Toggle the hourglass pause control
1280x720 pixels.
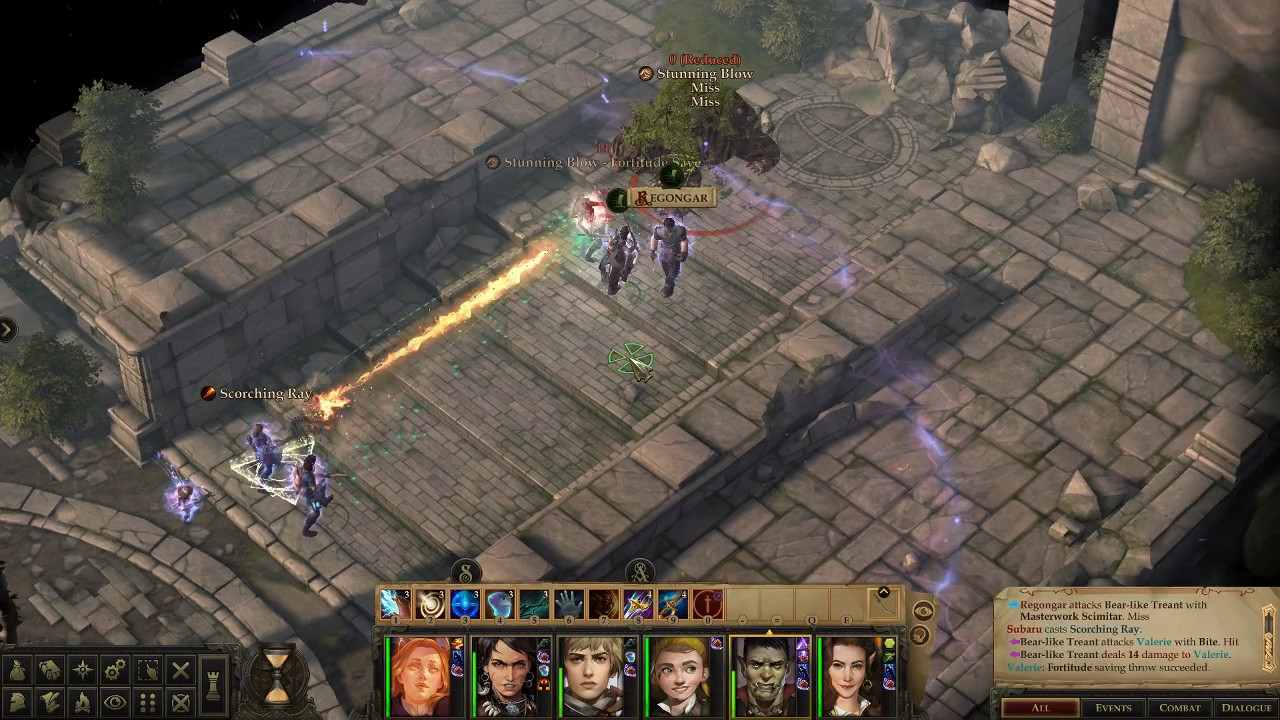[277, 673]
